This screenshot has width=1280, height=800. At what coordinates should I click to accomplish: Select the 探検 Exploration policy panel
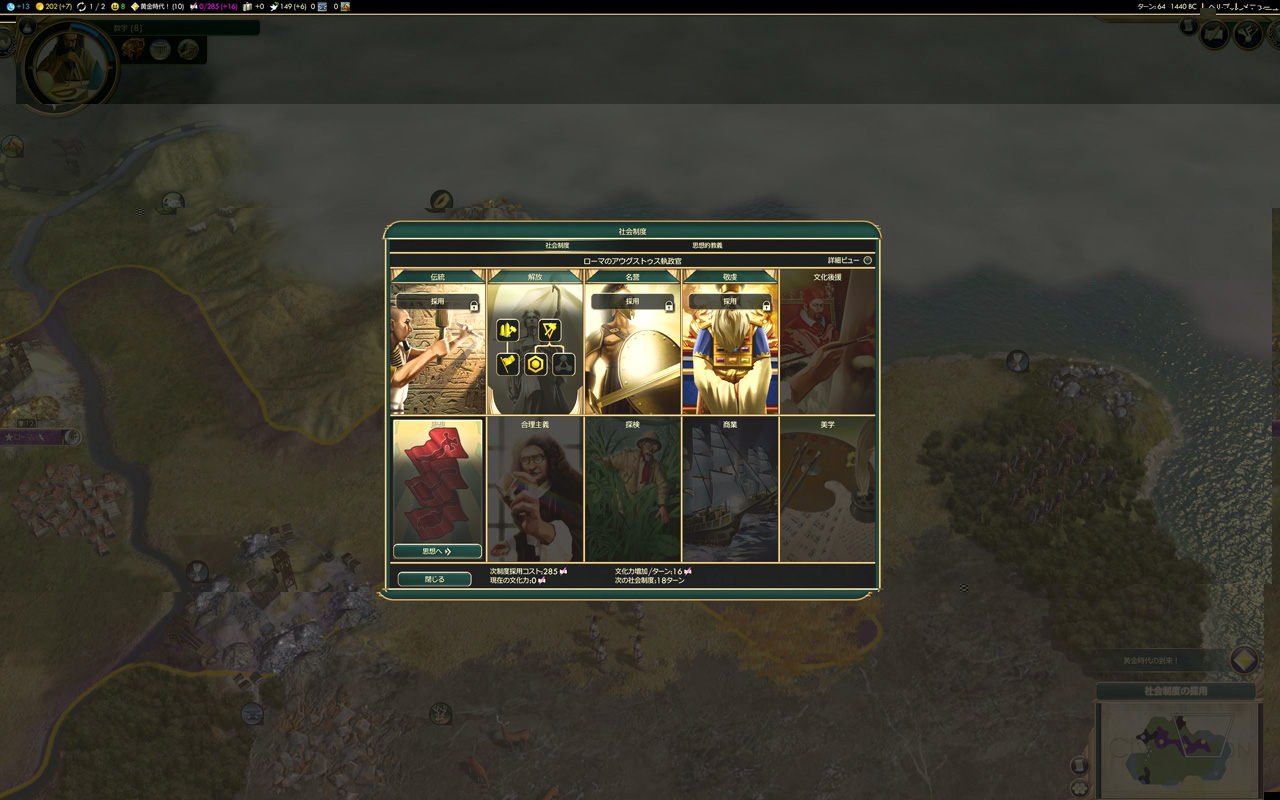tap(632, 490)
